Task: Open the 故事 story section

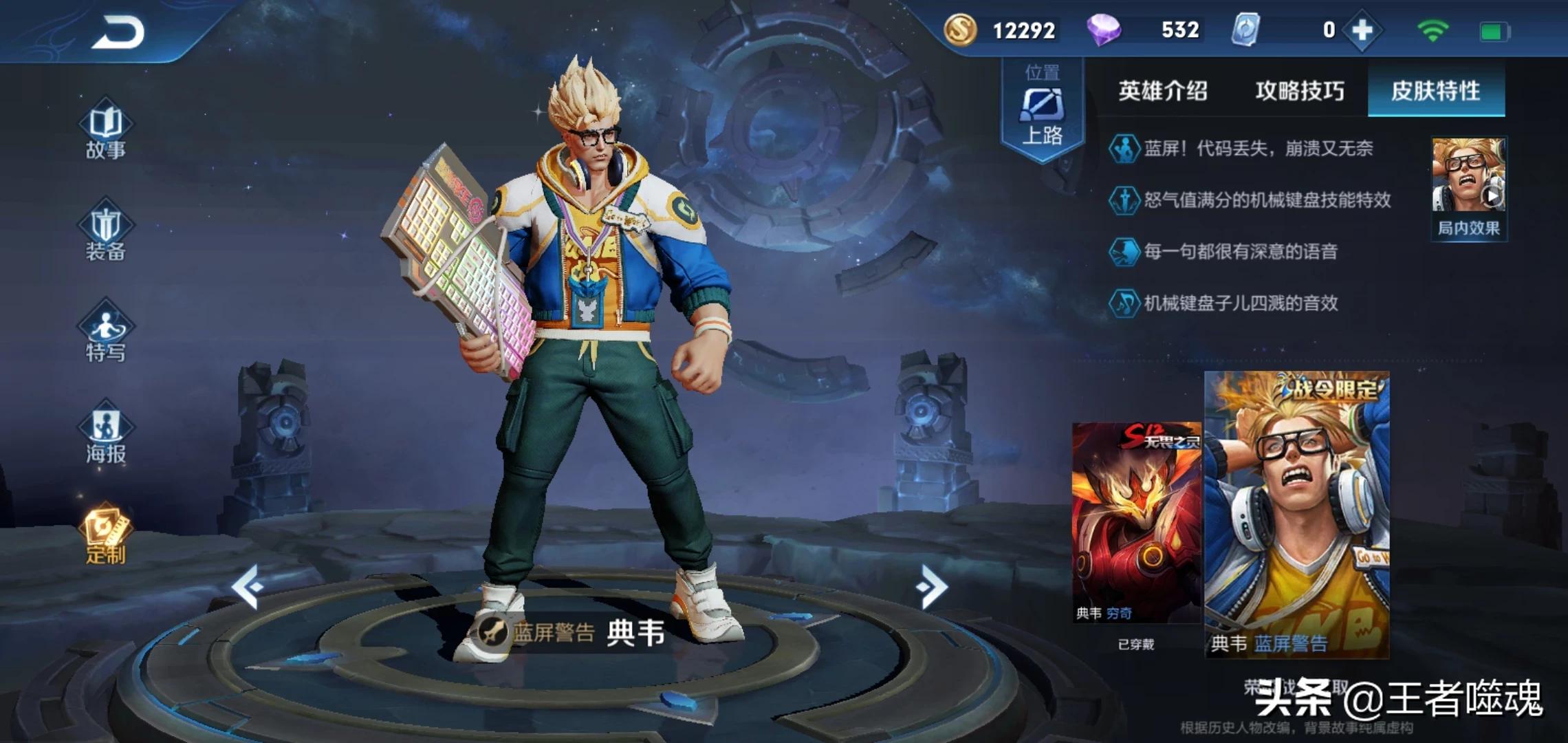Action: pyautogui.click(x=106, y=131)
